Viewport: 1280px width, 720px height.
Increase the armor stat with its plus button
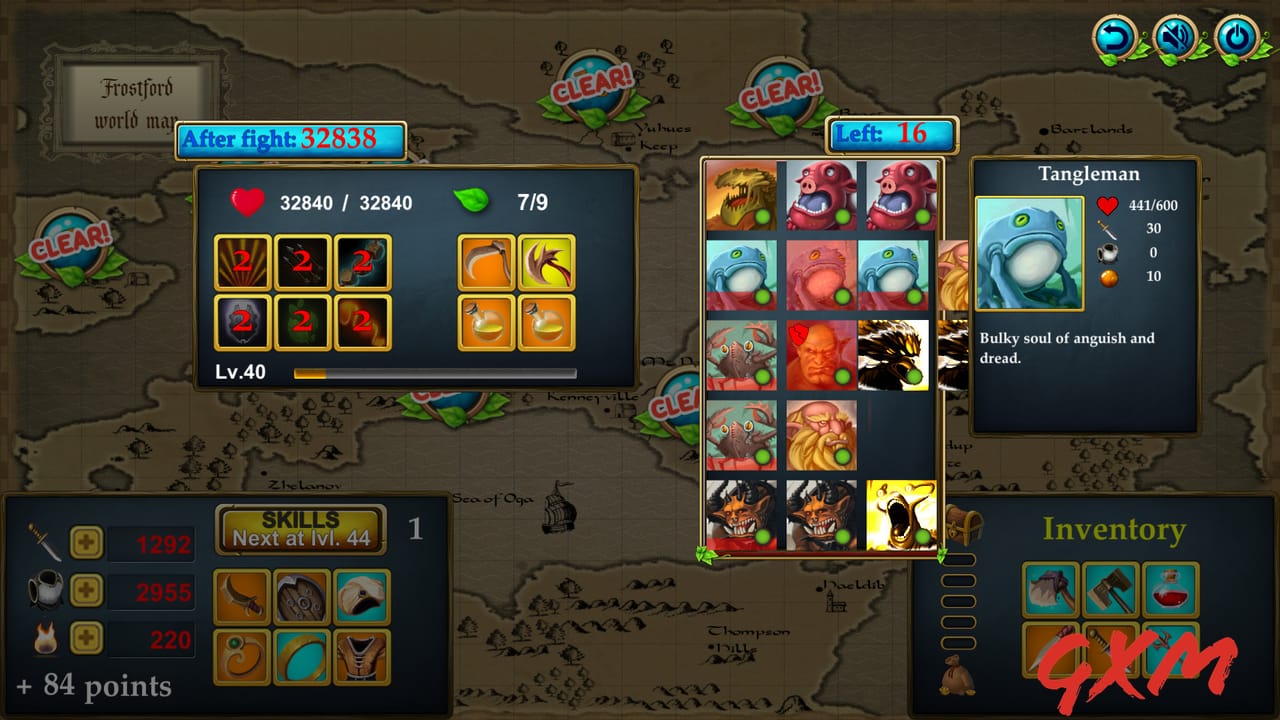tap(85, 592)
